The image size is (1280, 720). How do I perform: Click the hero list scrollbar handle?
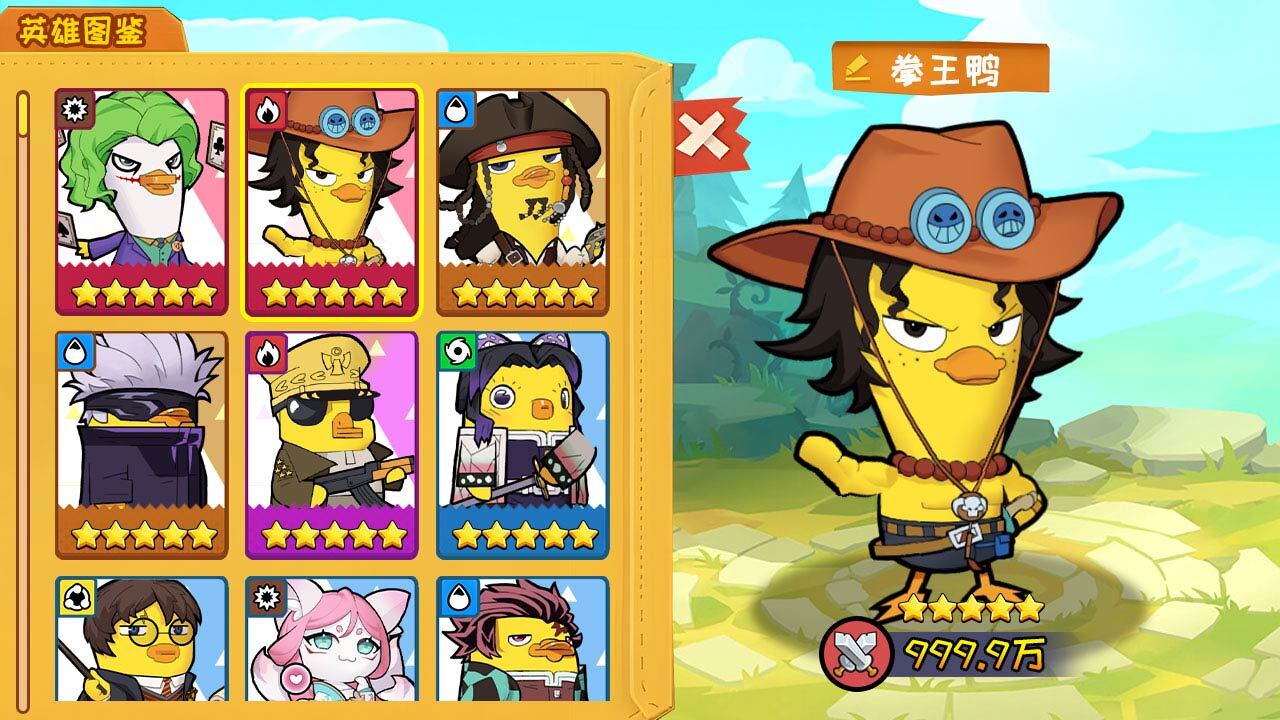click(24, 114)
